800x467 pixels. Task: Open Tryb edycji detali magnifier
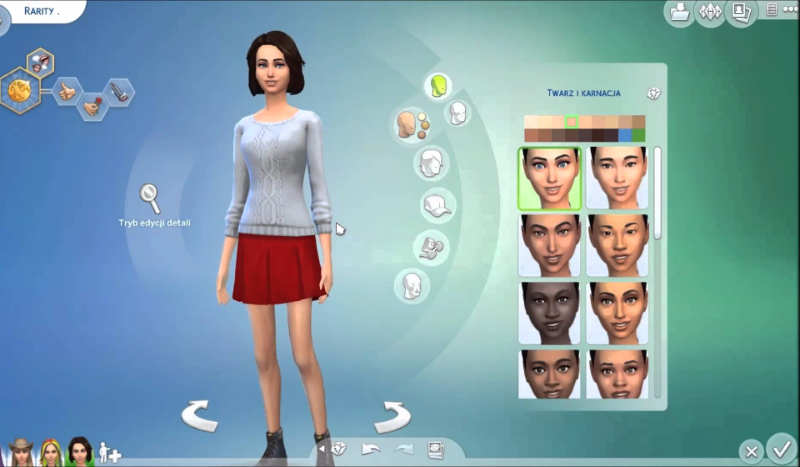[x=151, y=195]
